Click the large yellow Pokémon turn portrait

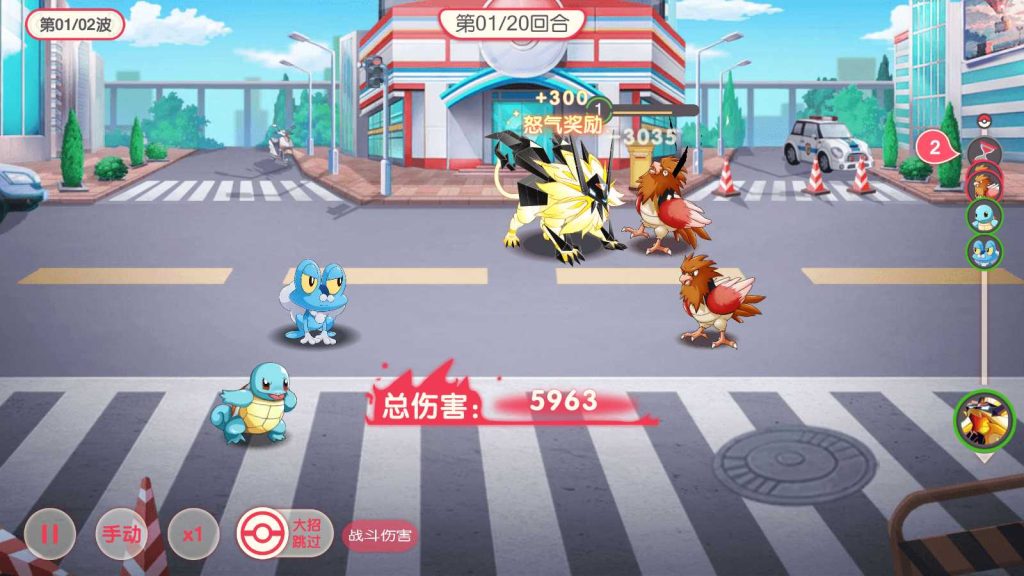(x=984, y=418)
